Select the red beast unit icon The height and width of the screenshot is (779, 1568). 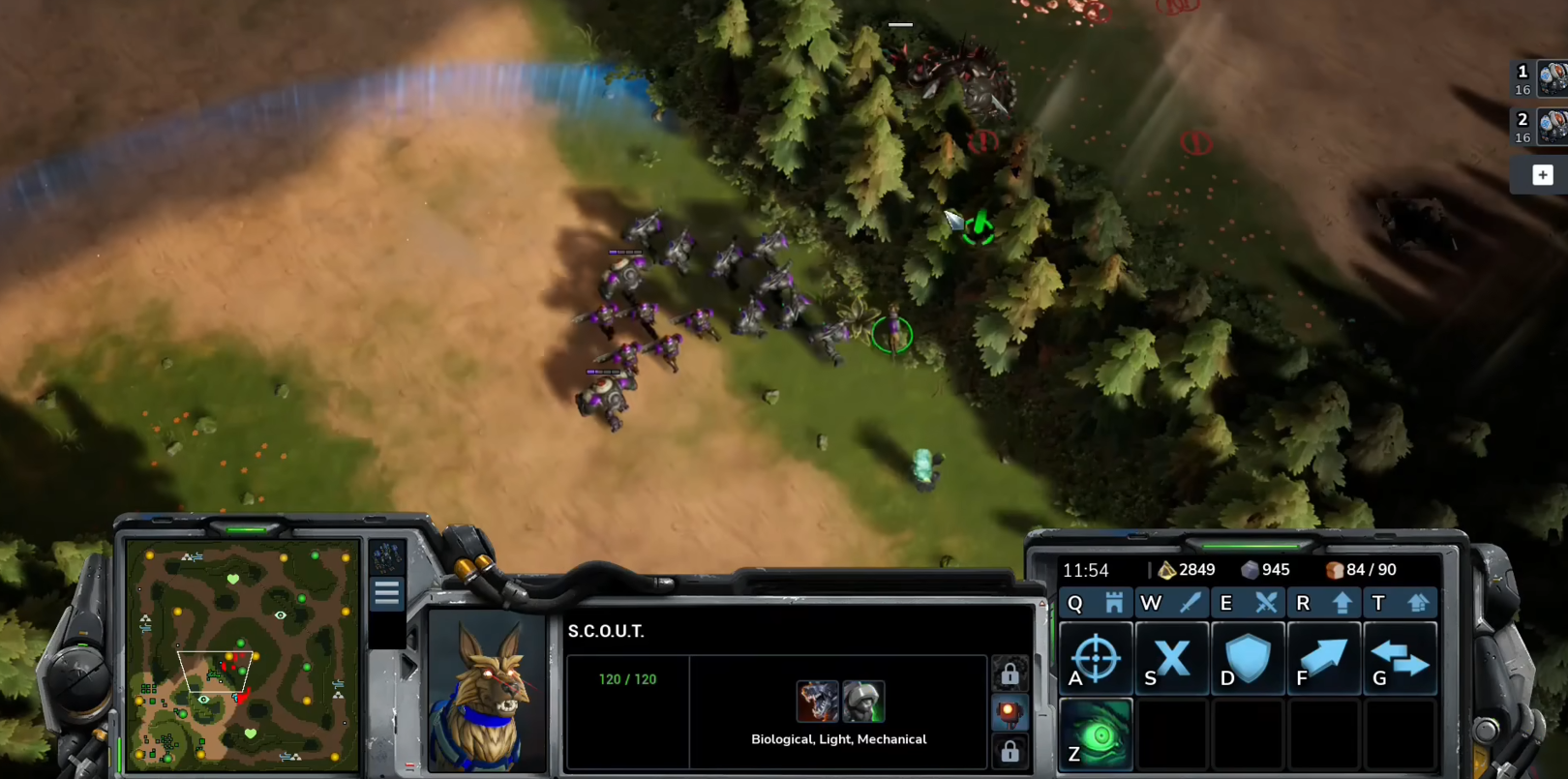pyautogui.click(x=817, y=702)
